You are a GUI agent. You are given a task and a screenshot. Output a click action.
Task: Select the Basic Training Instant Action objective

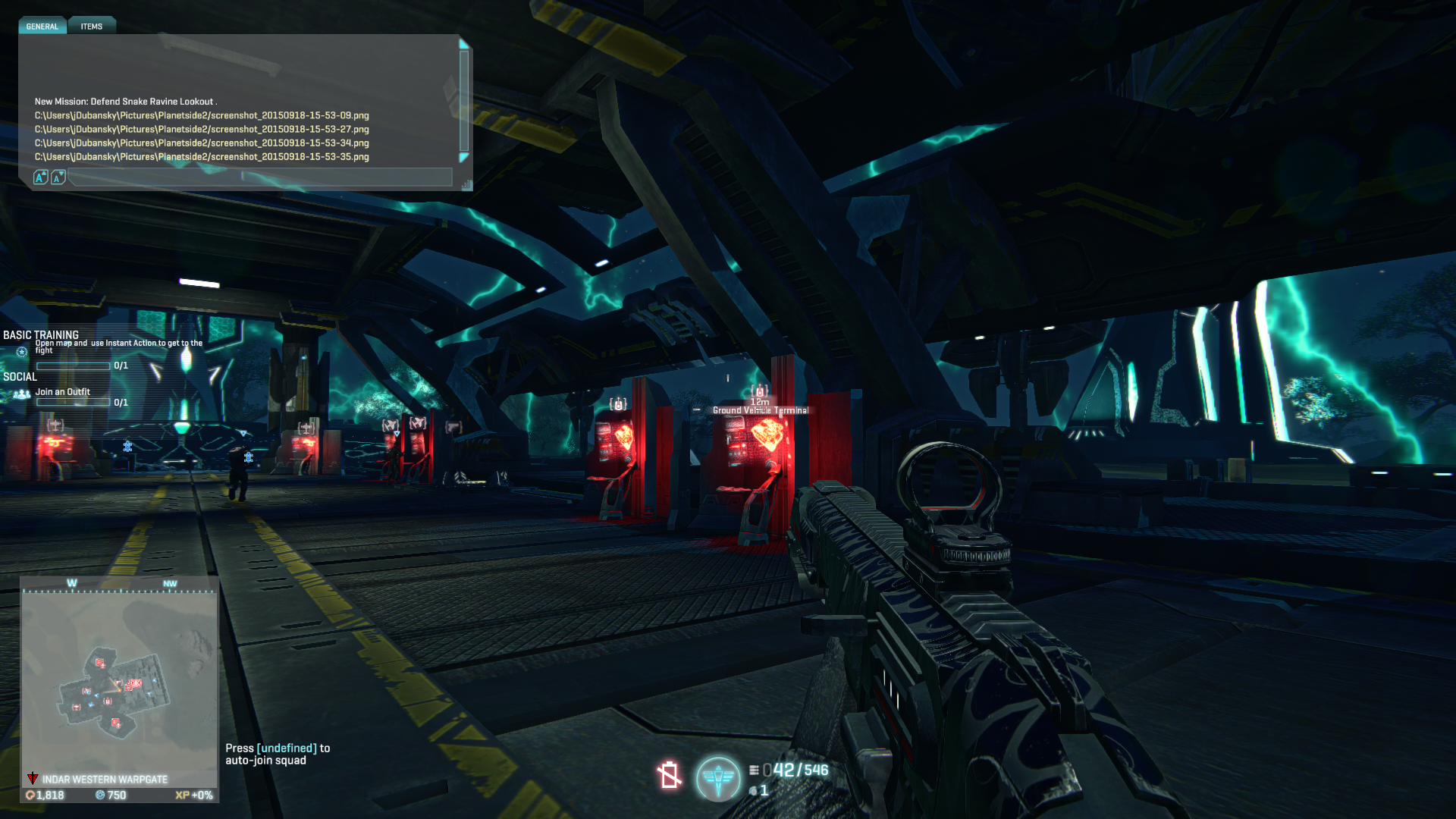tap(118, 347)
